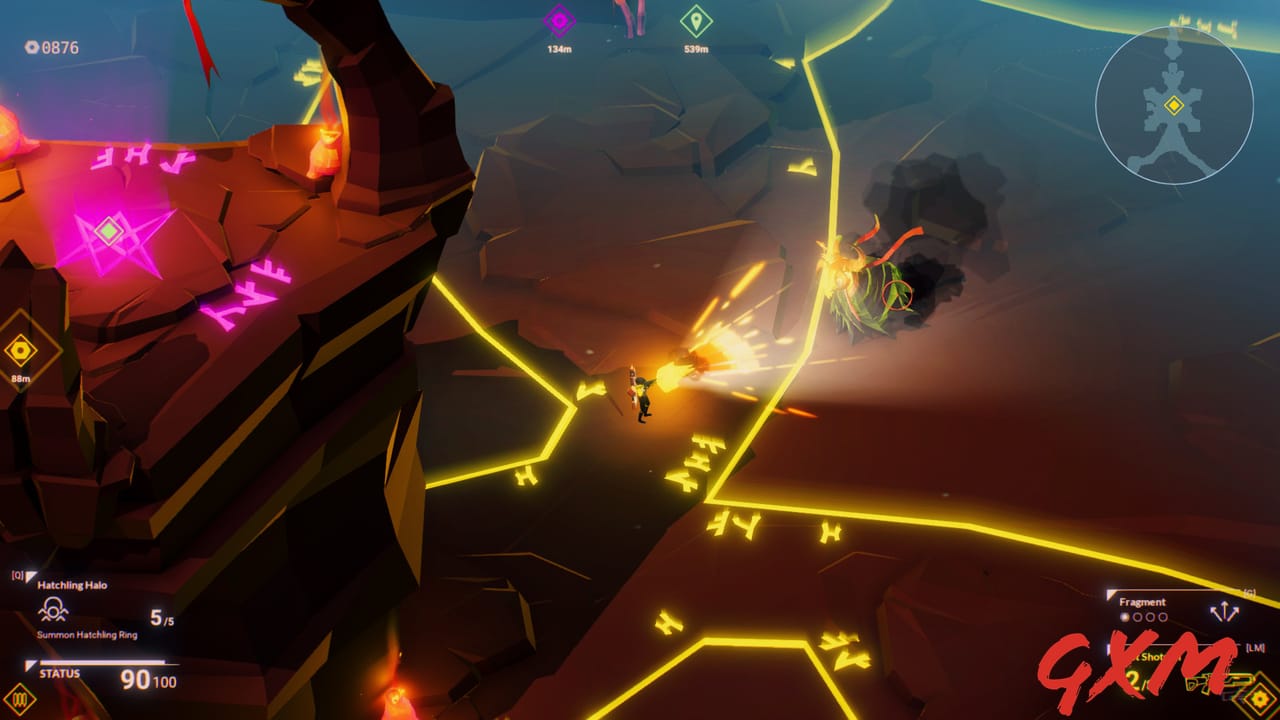Screen dimensions: 1280x720
Task: Toggle the first filled Fragment pip
Action: click(x=1125, y=617)
